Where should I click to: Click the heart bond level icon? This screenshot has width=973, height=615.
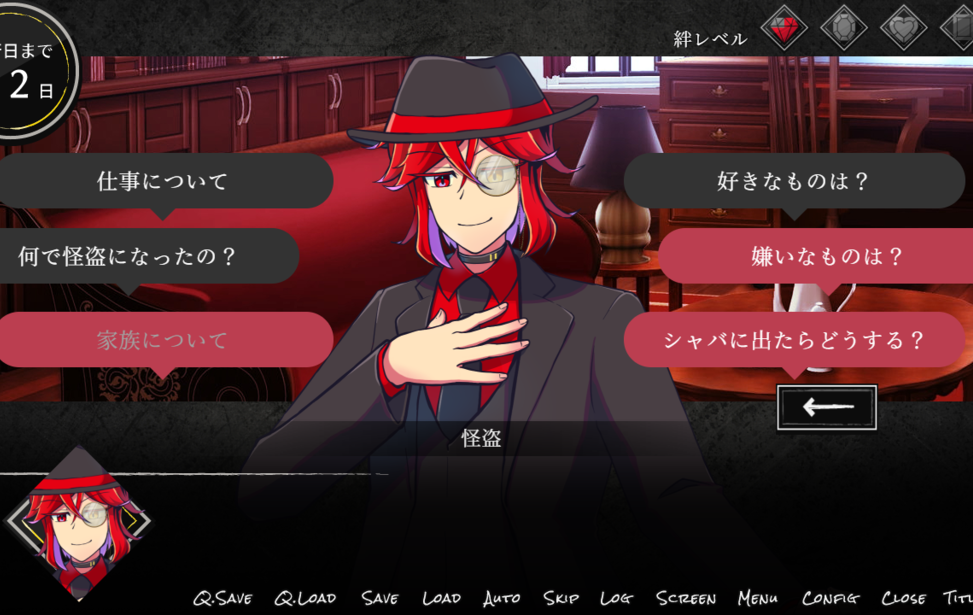tap(904, 27)
